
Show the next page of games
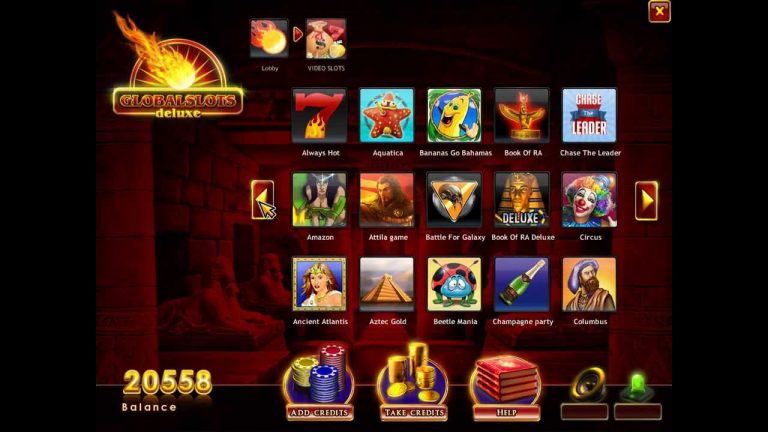click(x=646, y=200)
